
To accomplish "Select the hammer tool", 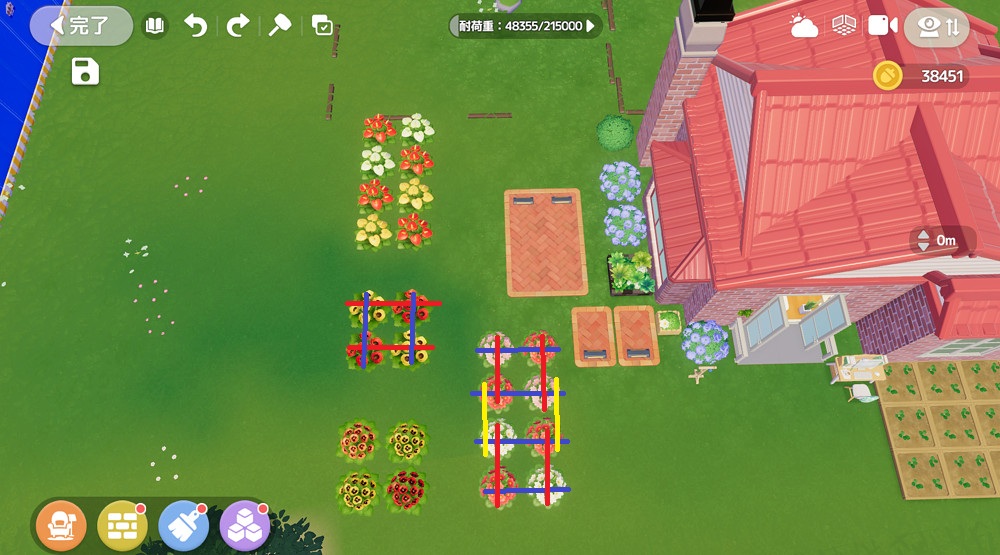I will click(x=280, y=26).
